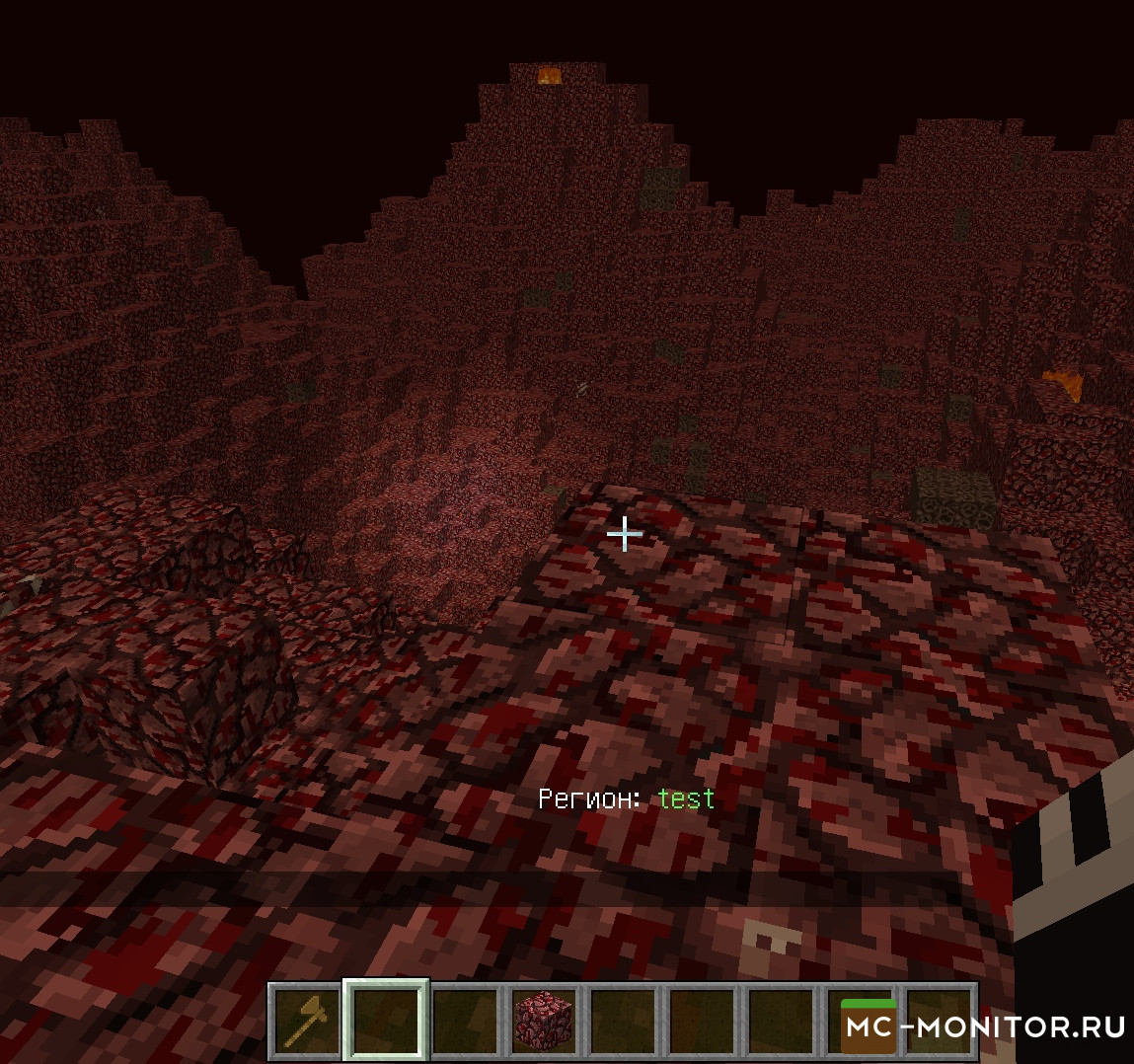Choose the netherrack block hotbar slot

pos(544,1021)
